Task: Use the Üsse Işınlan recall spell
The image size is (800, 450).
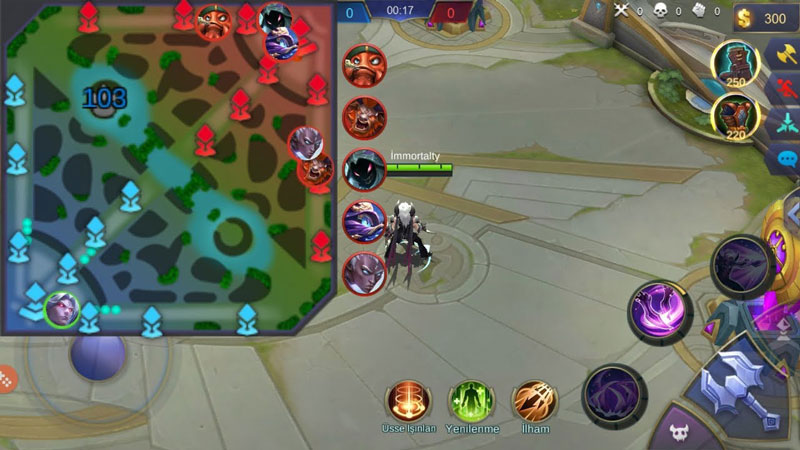Action: (408, 399)
